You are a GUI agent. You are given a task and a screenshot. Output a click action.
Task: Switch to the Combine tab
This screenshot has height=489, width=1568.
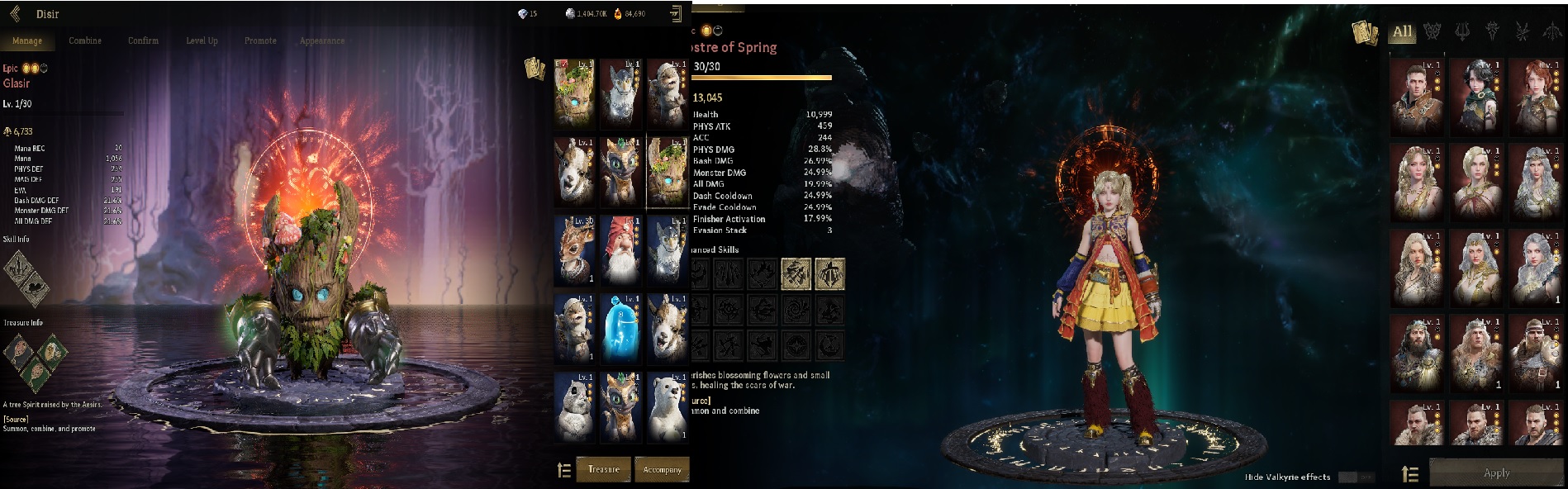coord(85,40)
